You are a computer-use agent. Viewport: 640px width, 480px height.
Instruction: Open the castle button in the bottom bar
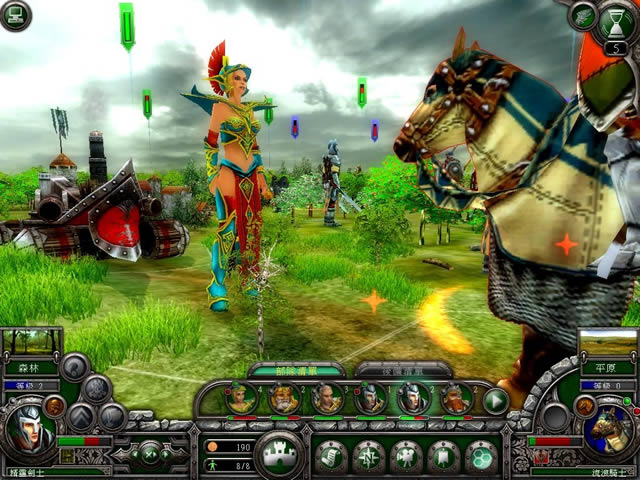tap(278, 454)
